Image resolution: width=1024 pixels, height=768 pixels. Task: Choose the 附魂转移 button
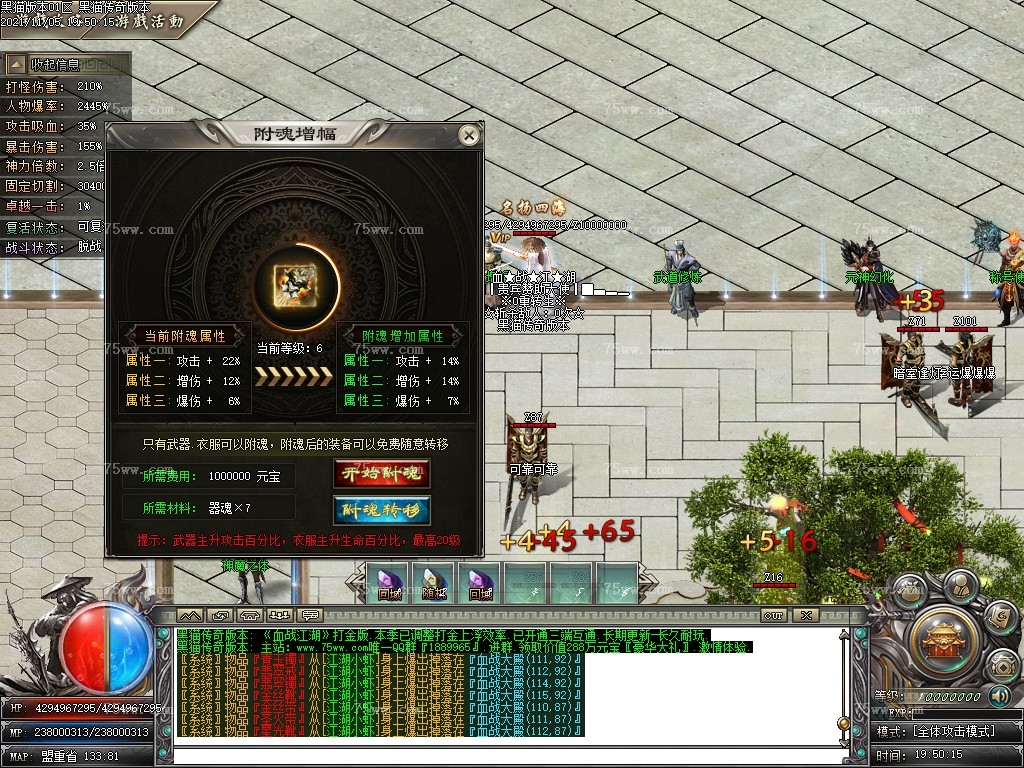(382, 510)
